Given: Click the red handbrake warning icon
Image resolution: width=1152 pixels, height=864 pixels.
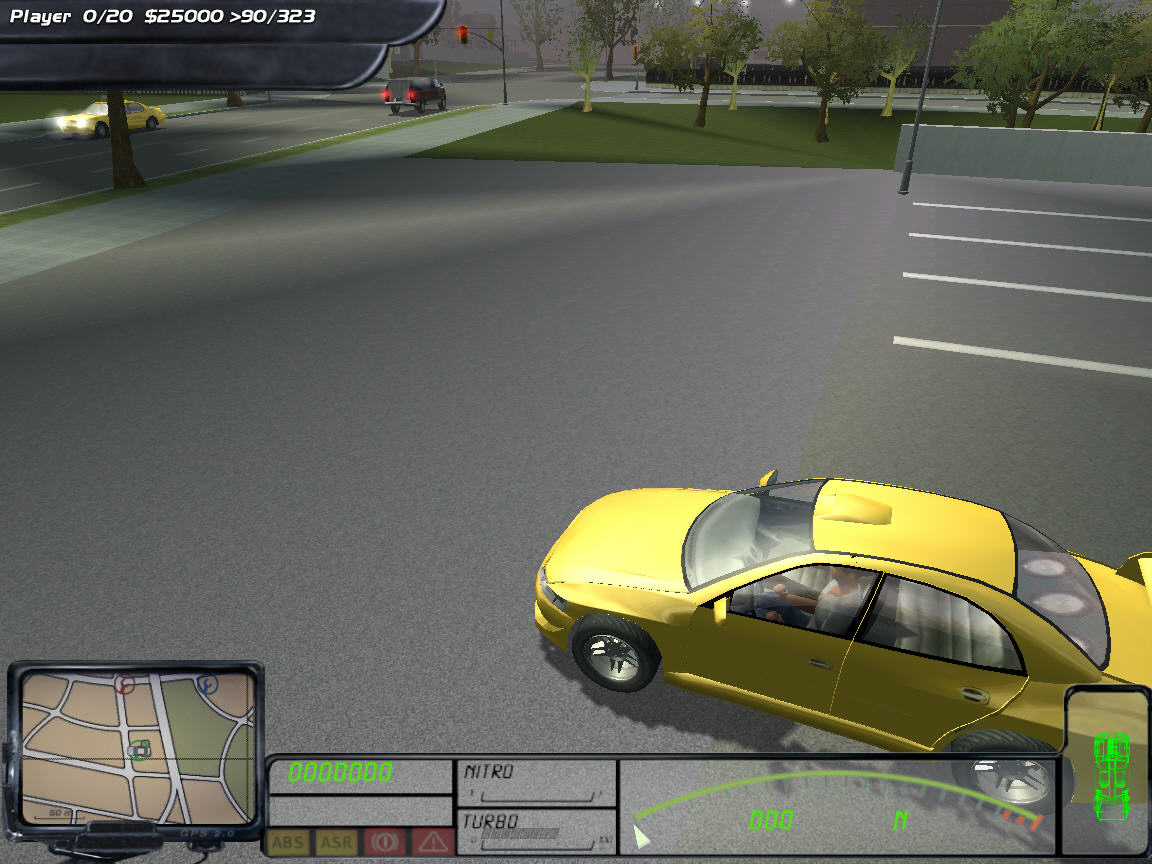Looking at the screenshot, I should pos(384,842).
